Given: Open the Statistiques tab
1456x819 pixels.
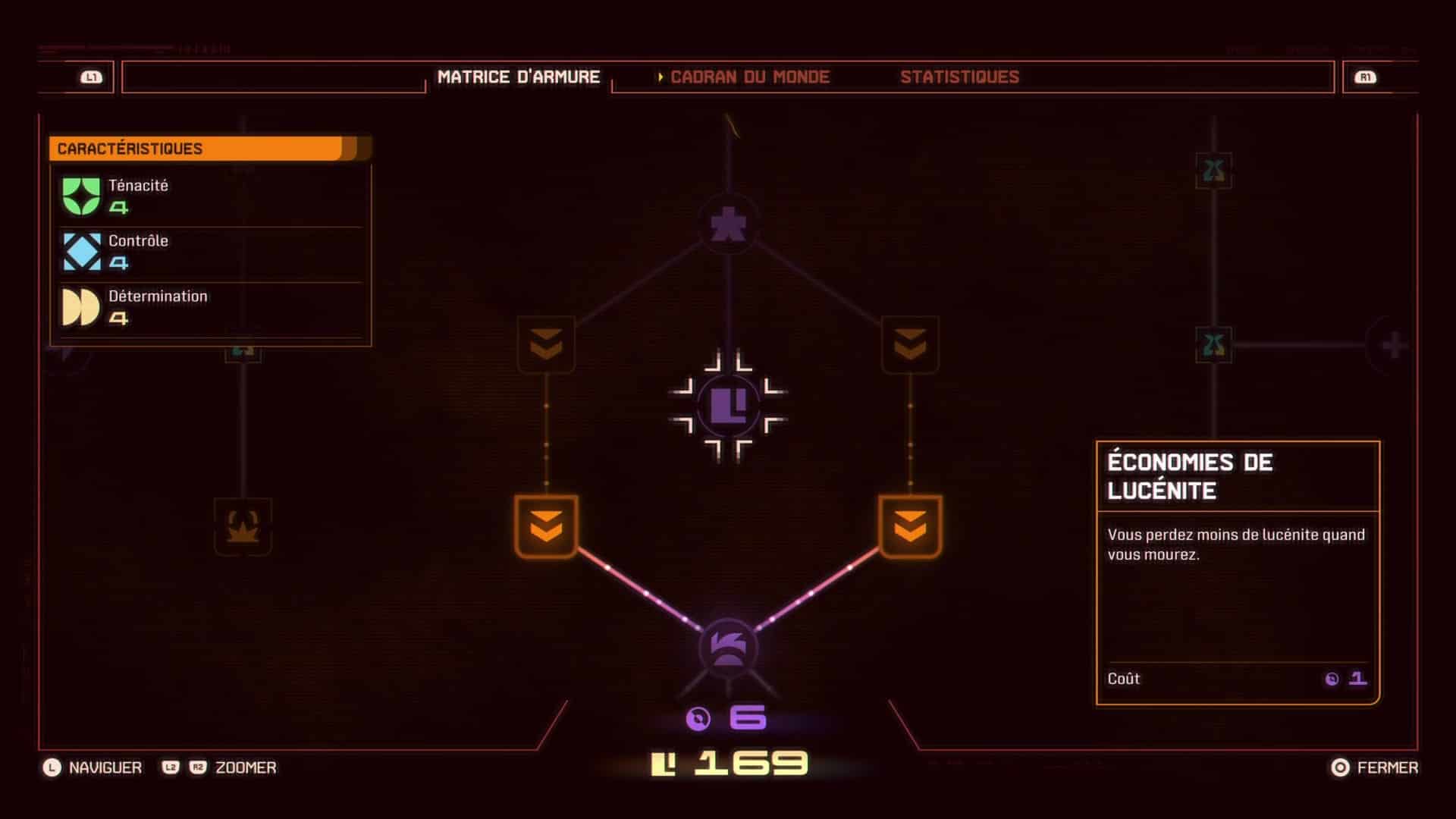Looking at the screenshot, I should (960, 77).
